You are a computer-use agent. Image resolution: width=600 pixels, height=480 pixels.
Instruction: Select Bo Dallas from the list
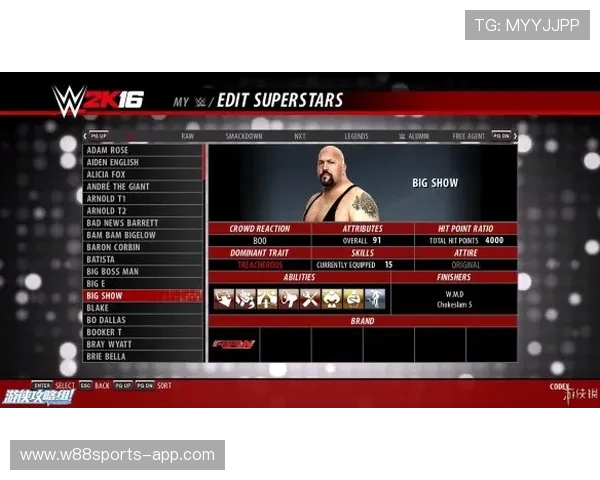point(142,320)
